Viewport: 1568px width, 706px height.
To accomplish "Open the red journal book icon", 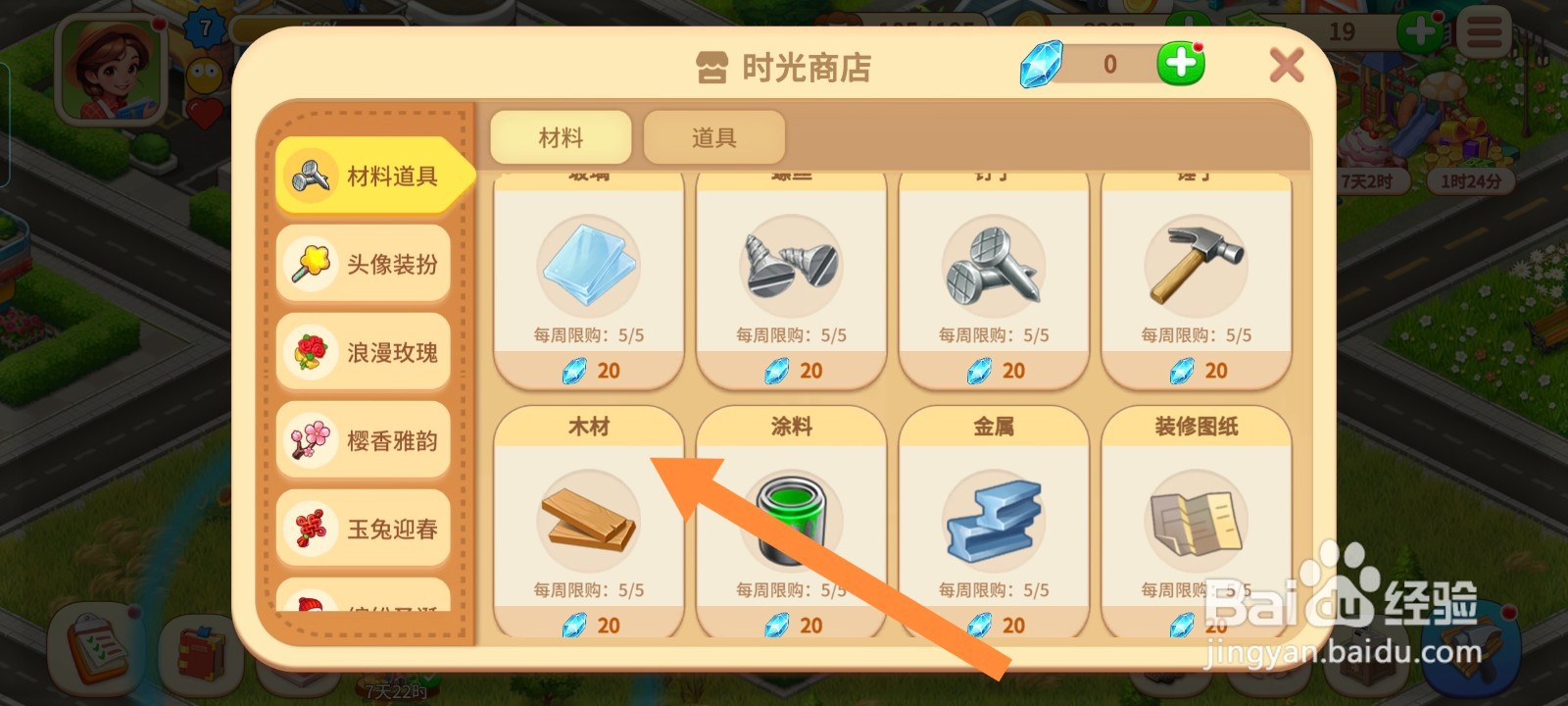I will pos(201,652).
